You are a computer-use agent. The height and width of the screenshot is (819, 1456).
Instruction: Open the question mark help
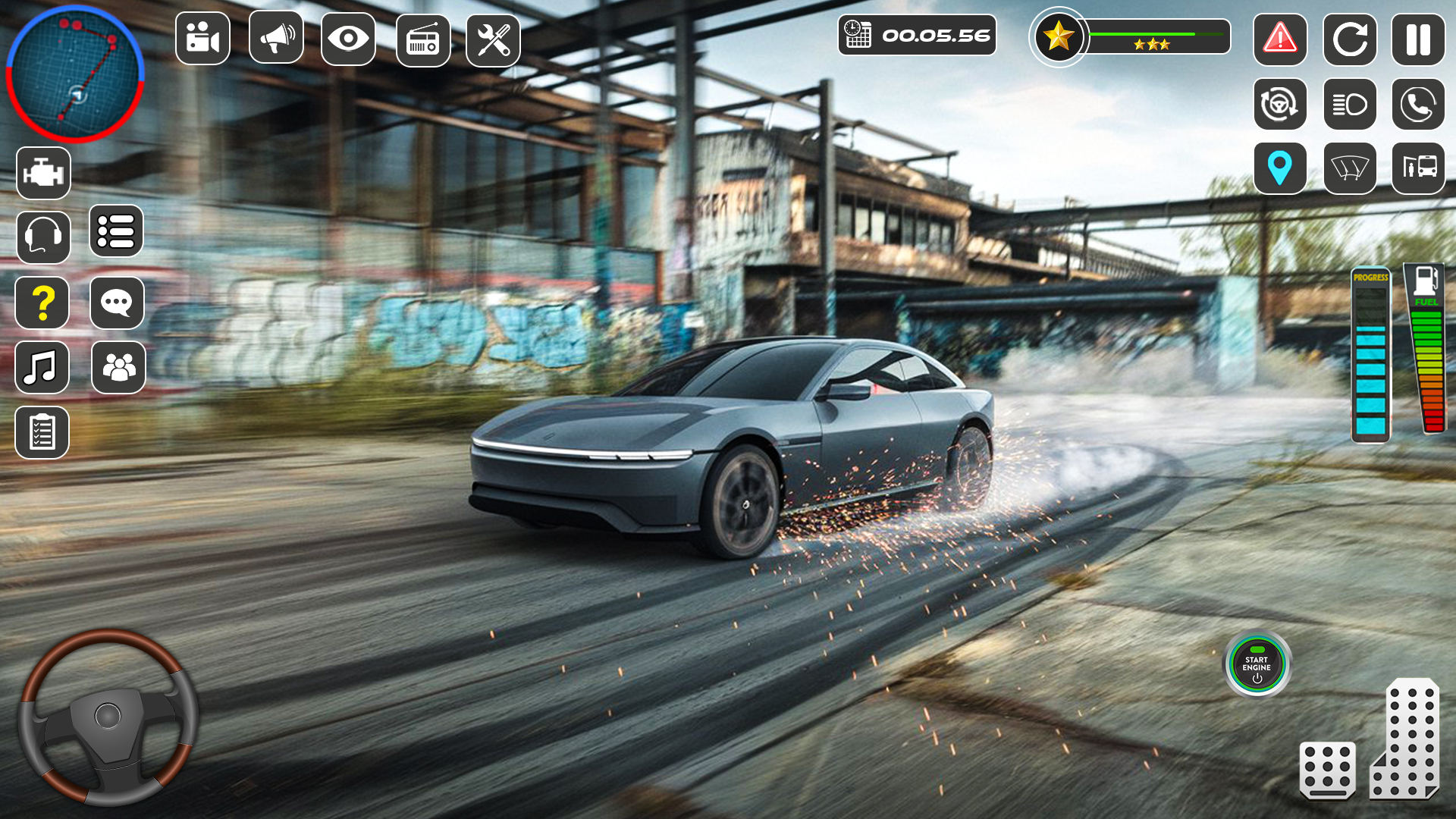[x=42, y=303]
